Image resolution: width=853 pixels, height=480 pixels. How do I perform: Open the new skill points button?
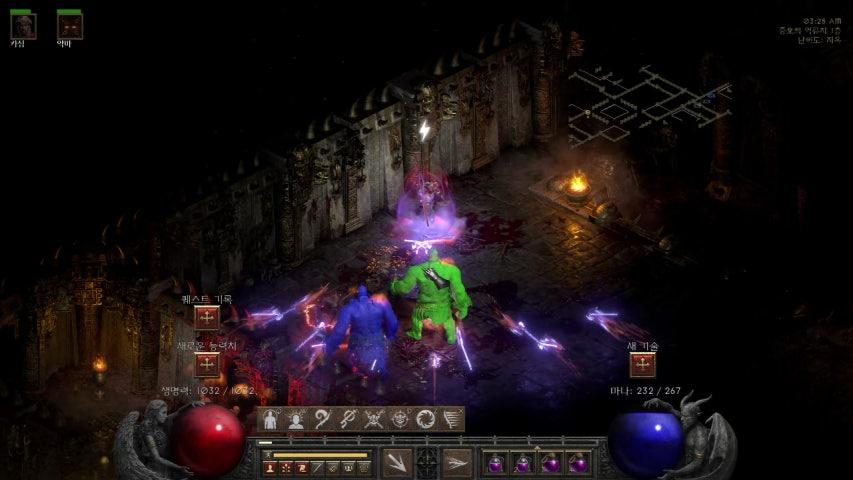(642, 365)
